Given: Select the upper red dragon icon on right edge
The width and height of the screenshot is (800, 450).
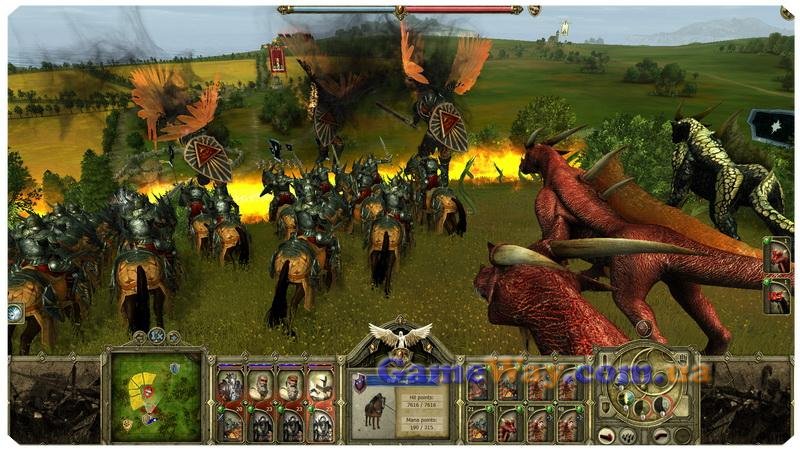Looking at the screenshot, I should (778, 254).
